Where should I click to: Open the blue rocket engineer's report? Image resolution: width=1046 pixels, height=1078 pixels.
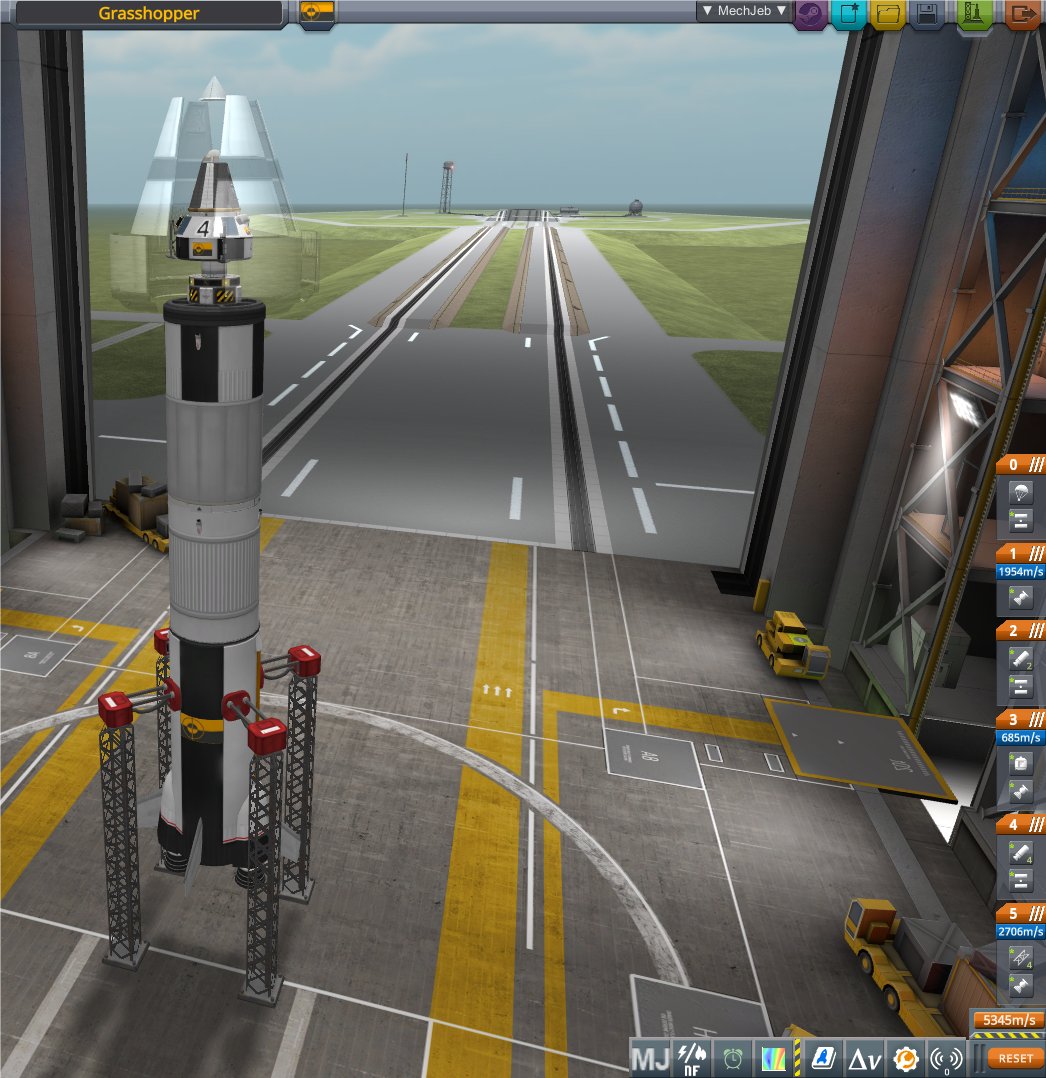click(x=823, y=1057)
